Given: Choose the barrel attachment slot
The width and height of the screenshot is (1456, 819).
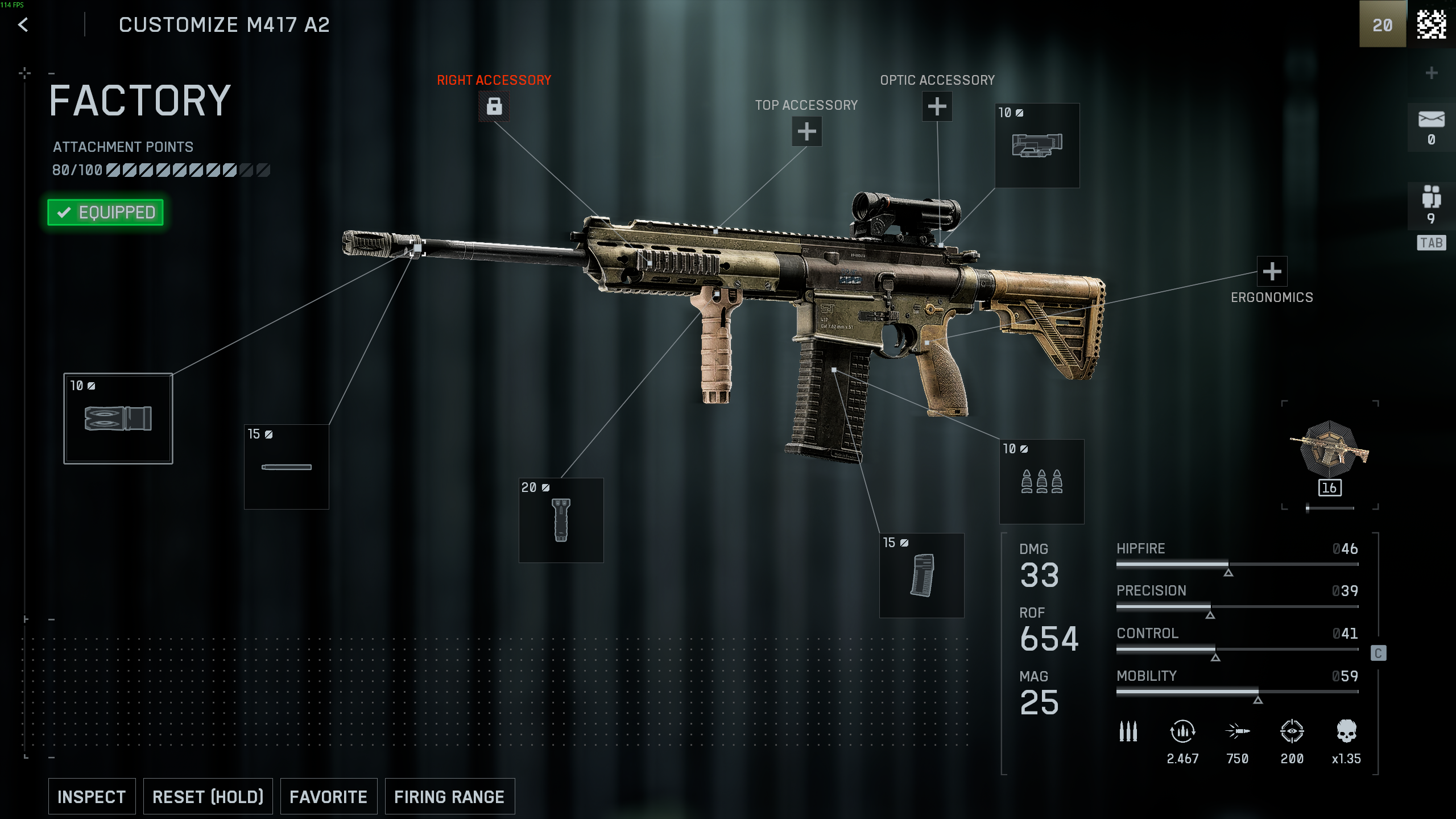Looking at the screenshot, I should (x=286, y=467).
